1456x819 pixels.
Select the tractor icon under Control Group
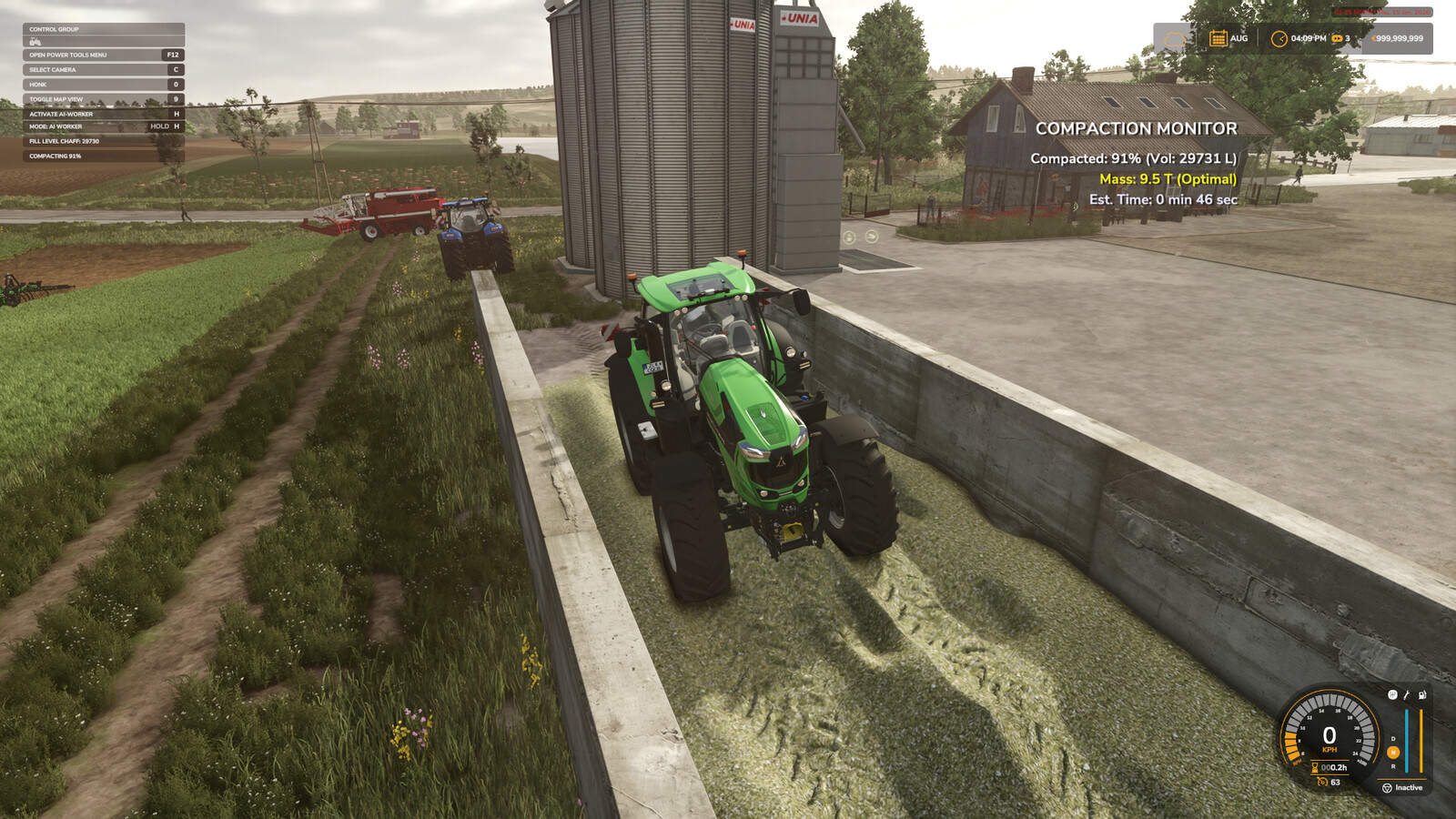(35, 42)
